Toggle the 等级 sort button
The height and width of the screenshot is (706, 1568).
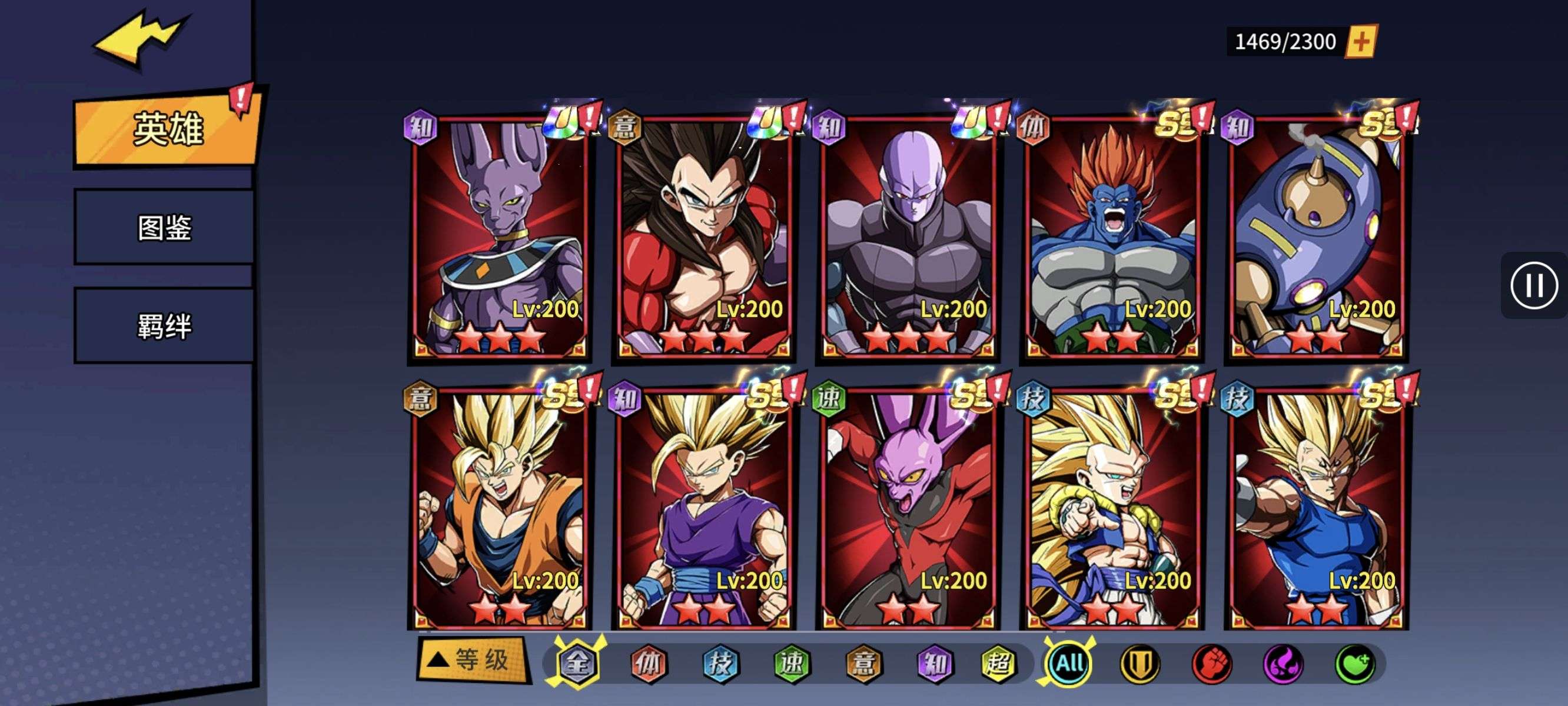(x=471, y=660)
